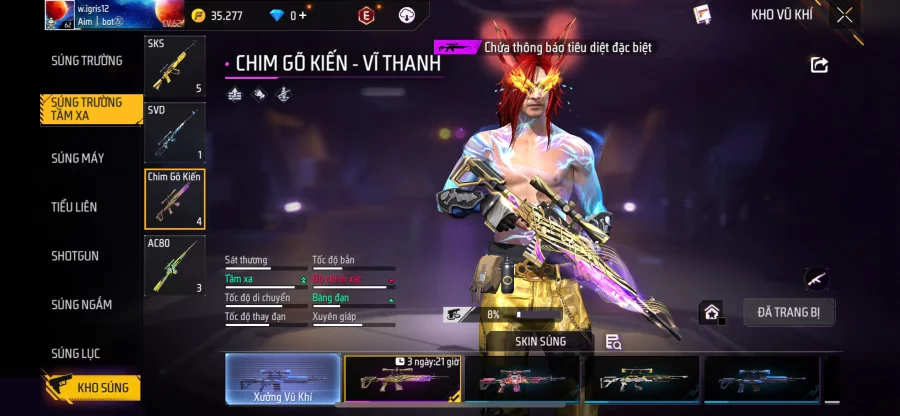
Task: Select the Chim Gõ Kiến weapon slot
Action: (x=175, y=199)
